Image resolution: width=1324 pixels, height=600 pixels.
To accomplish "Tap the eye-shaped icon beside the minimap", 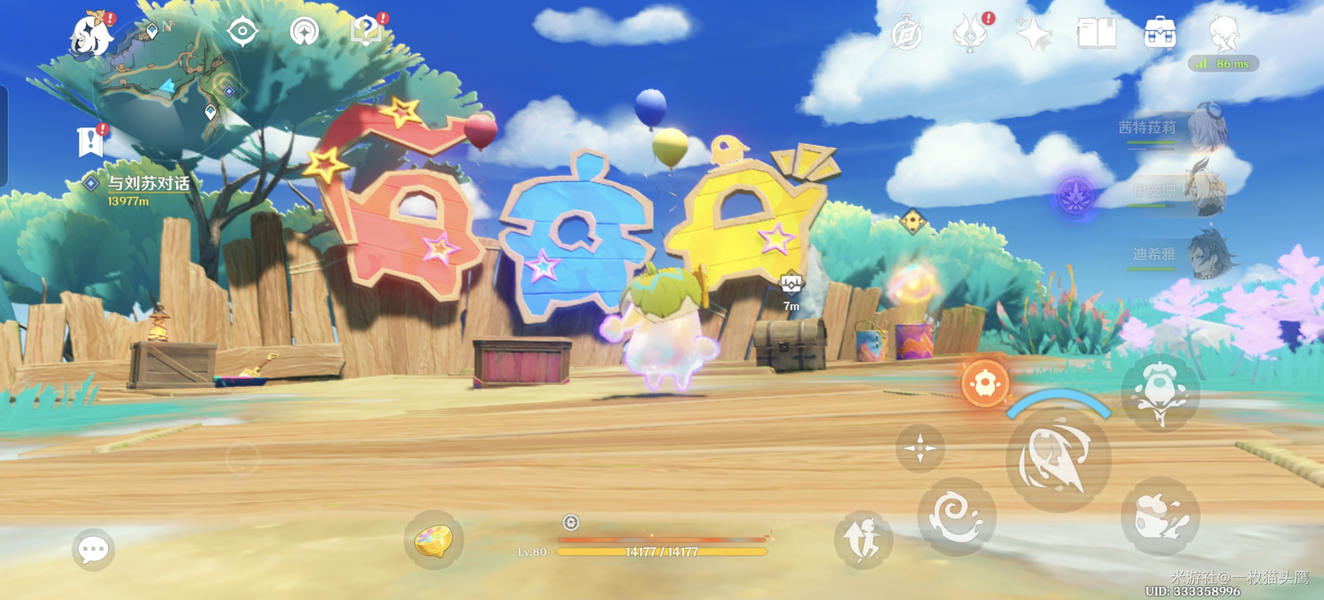I will [242, 32].
